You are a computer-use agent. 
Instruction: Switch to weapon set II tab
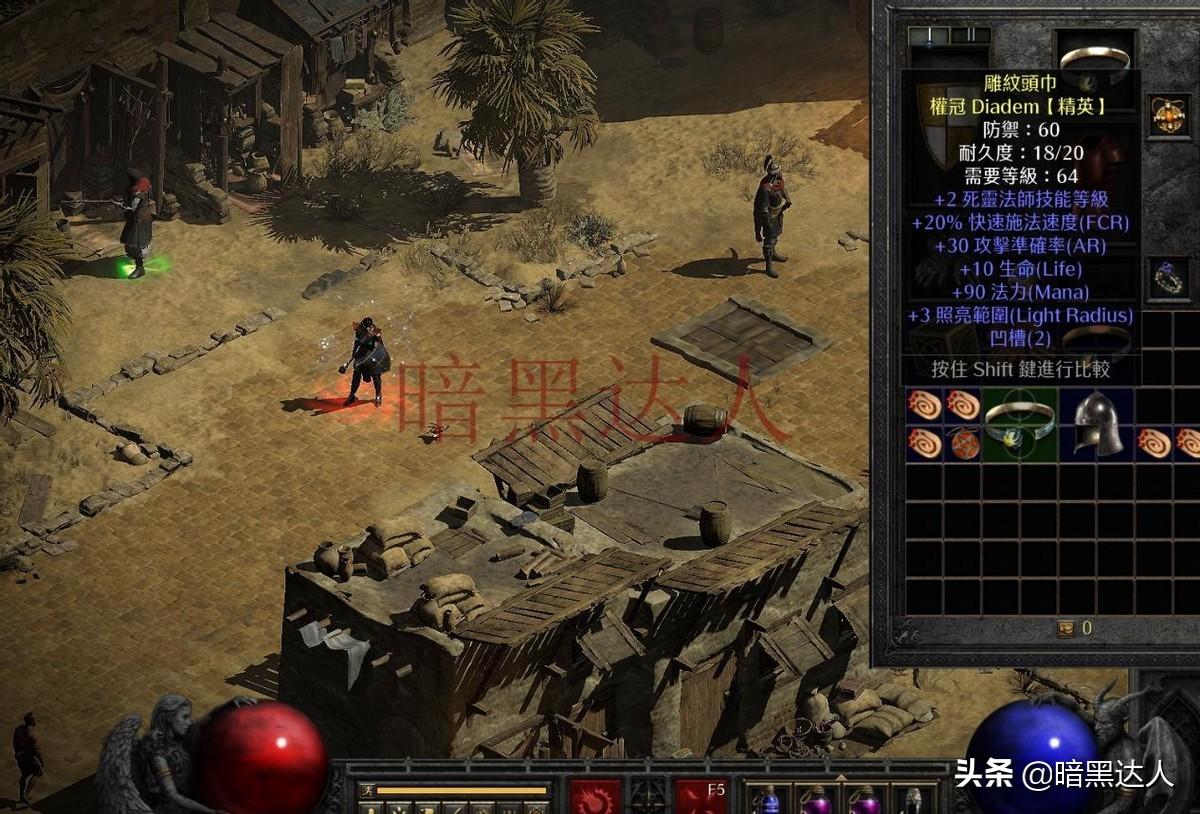coord(969,35)
